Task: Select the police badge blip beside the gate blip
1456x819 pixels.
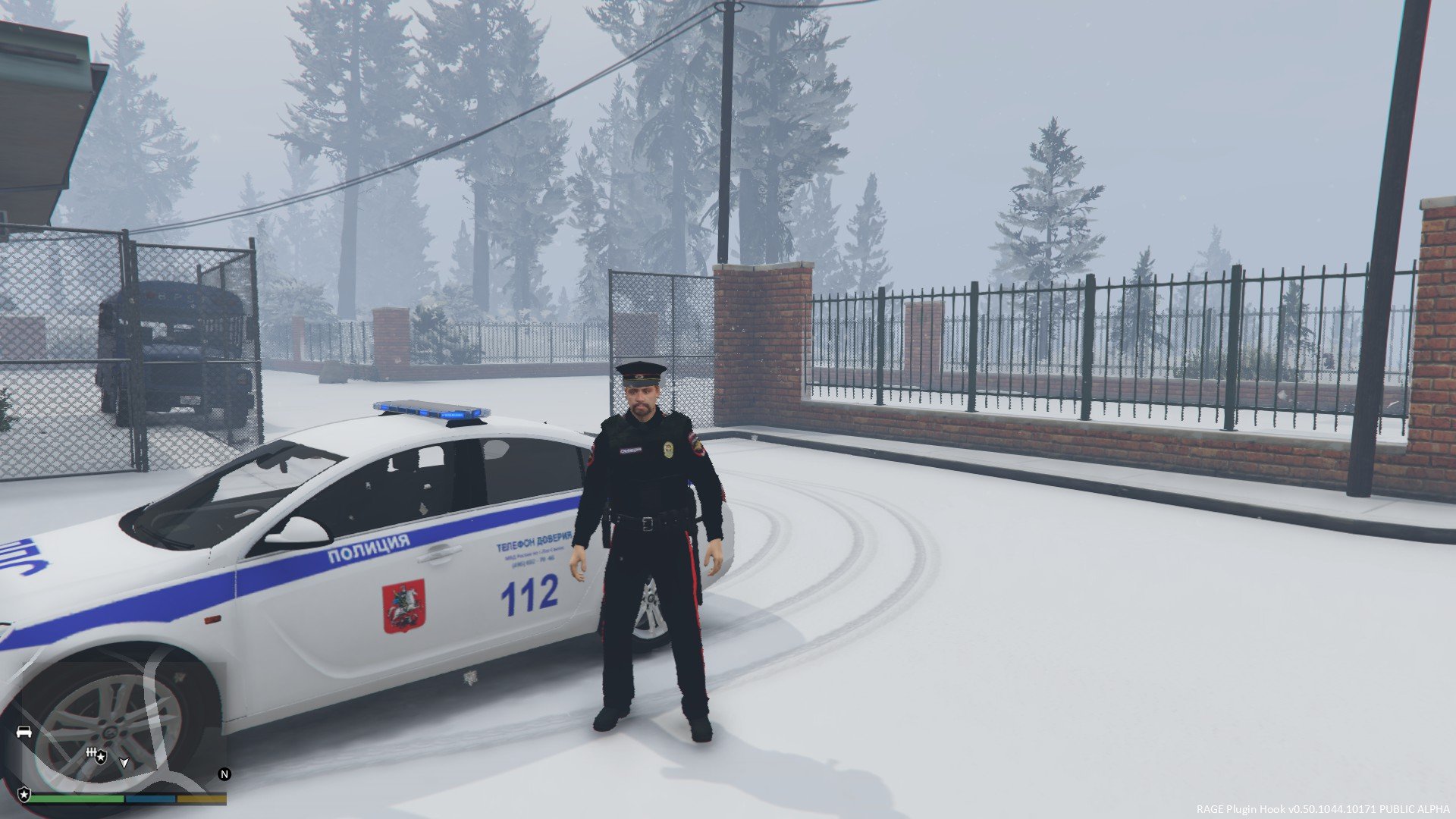Action: click(x=102, y=757)
